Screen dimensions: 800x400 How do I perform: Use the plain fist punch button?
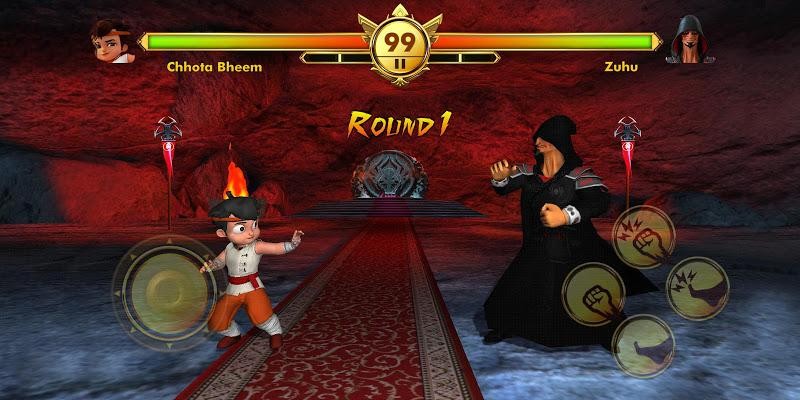(593, 296)
